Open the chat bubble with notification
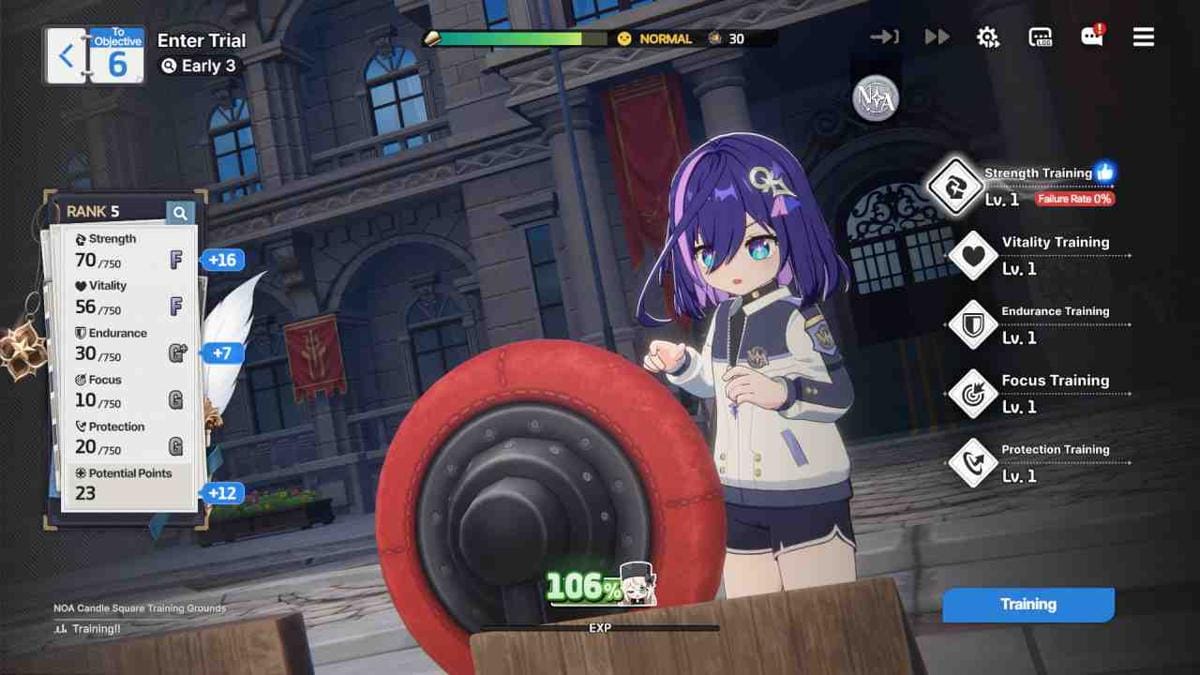 click(1091, 37)
